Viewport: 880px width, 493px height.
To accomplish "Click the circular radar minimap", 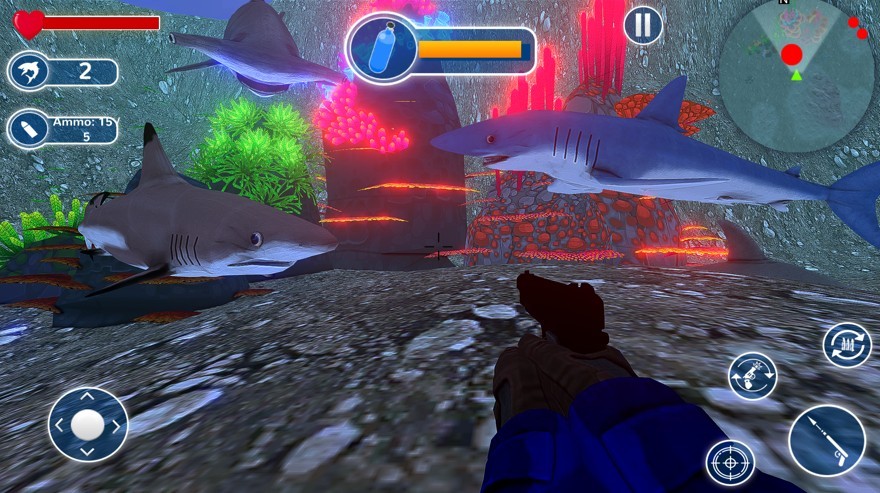I will click(796, 76).
